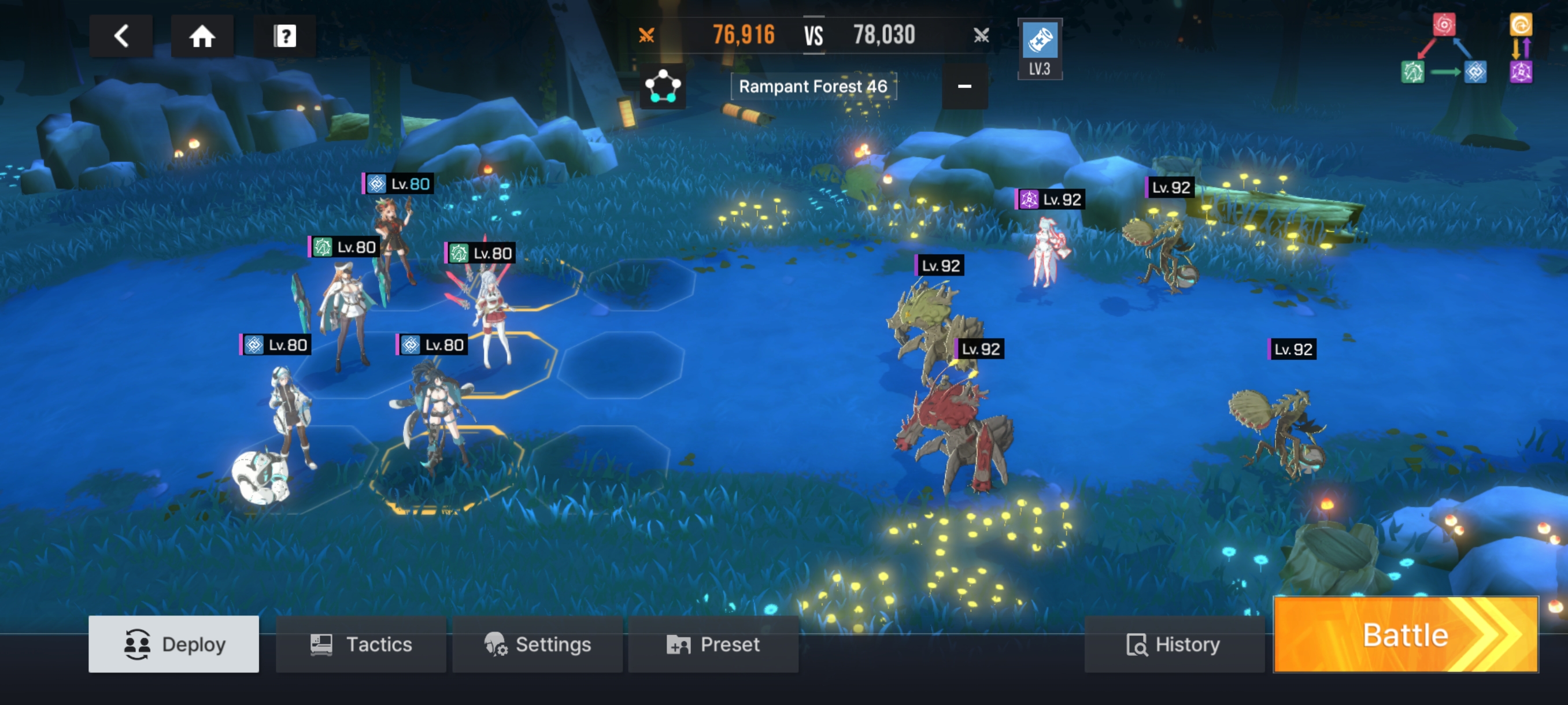This screenshot has width=1568, height=705.
Task: Switch to the Deploy tab
Action: 173,644
